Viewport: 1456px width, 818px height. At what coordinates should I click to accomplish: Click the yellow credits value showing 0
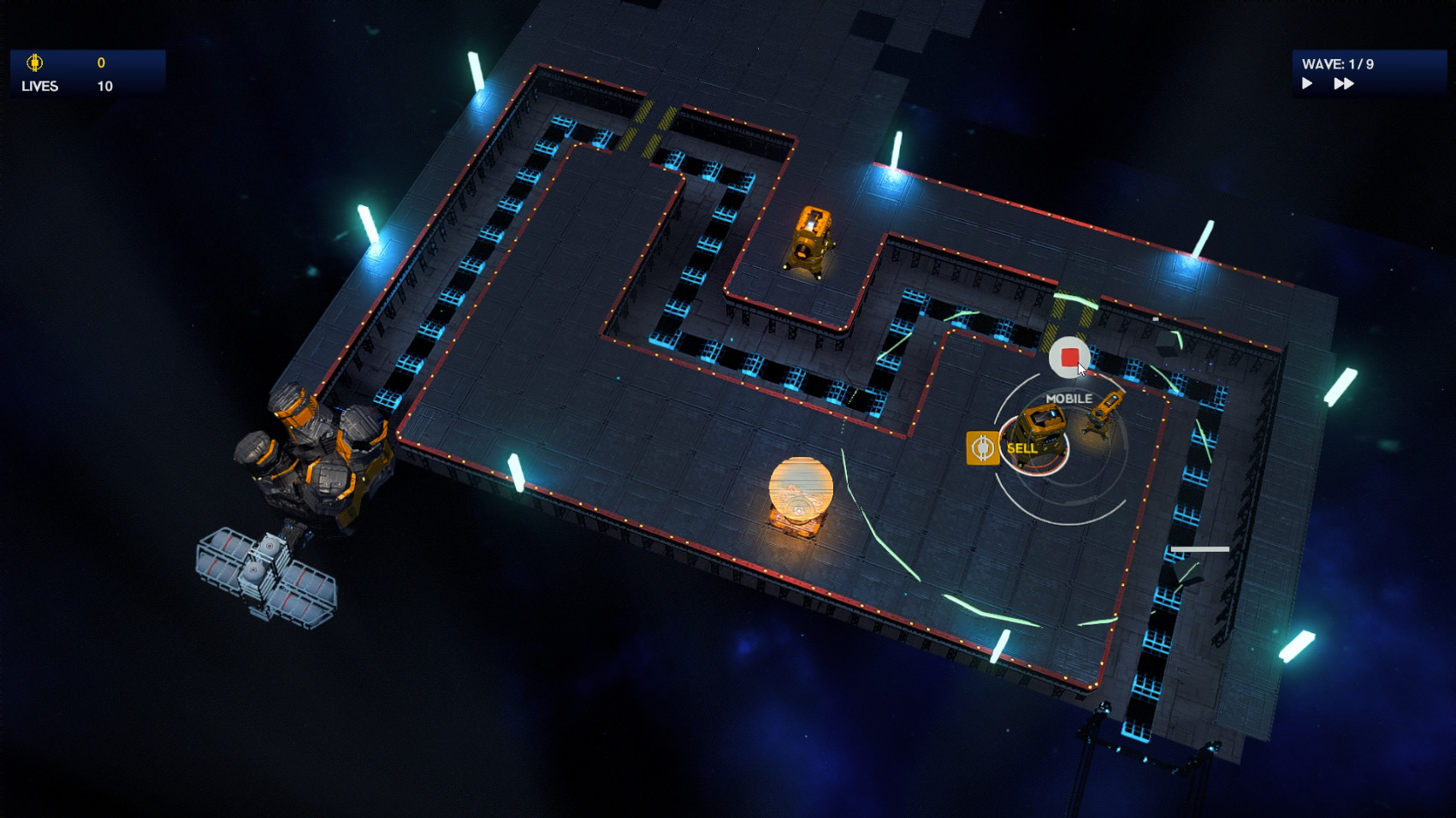point(101,62)
